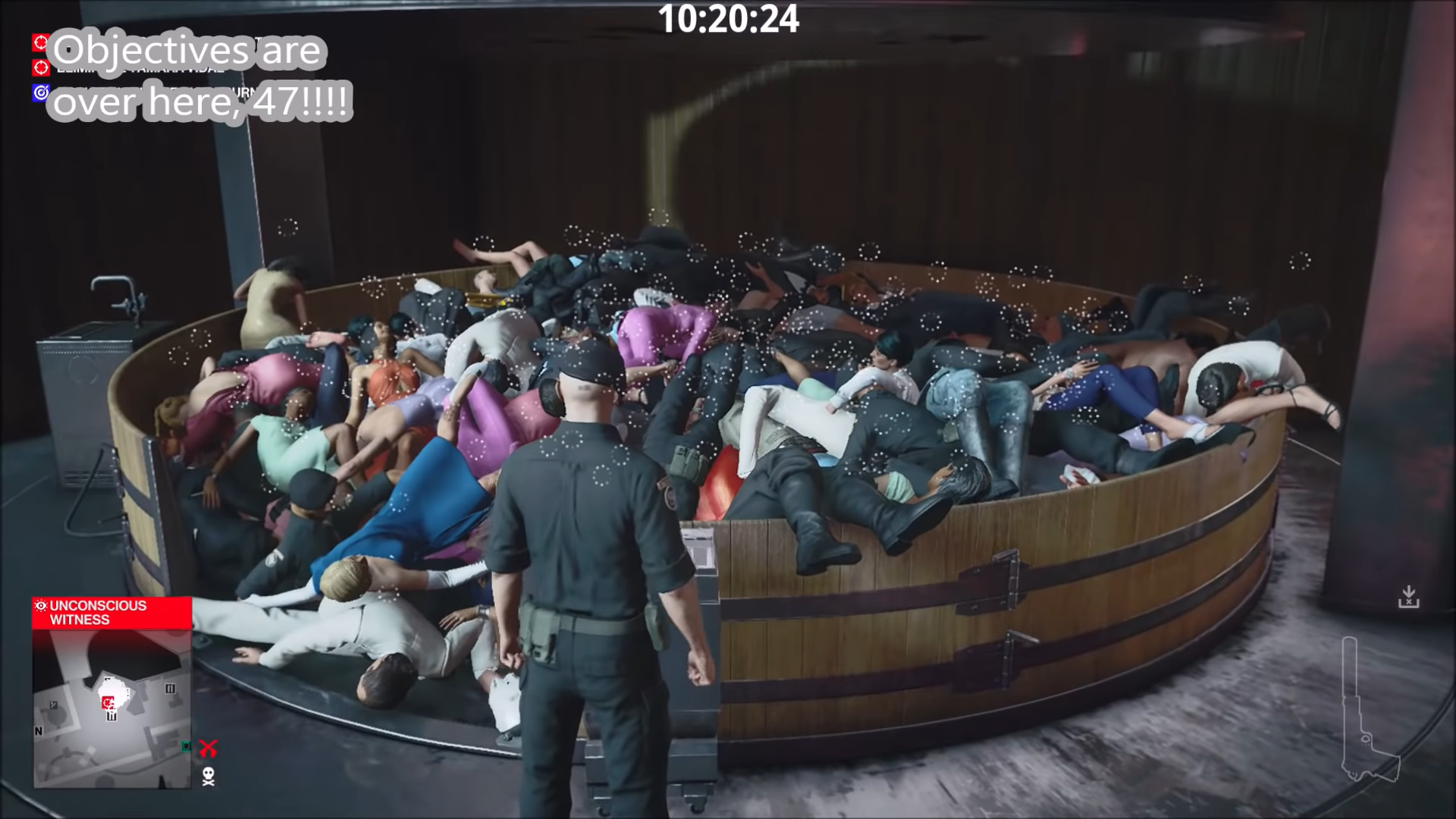This screenshot has height=819, width=1456.
Task: Toggle the red target marker on the minimap
Action: [107, 702]
